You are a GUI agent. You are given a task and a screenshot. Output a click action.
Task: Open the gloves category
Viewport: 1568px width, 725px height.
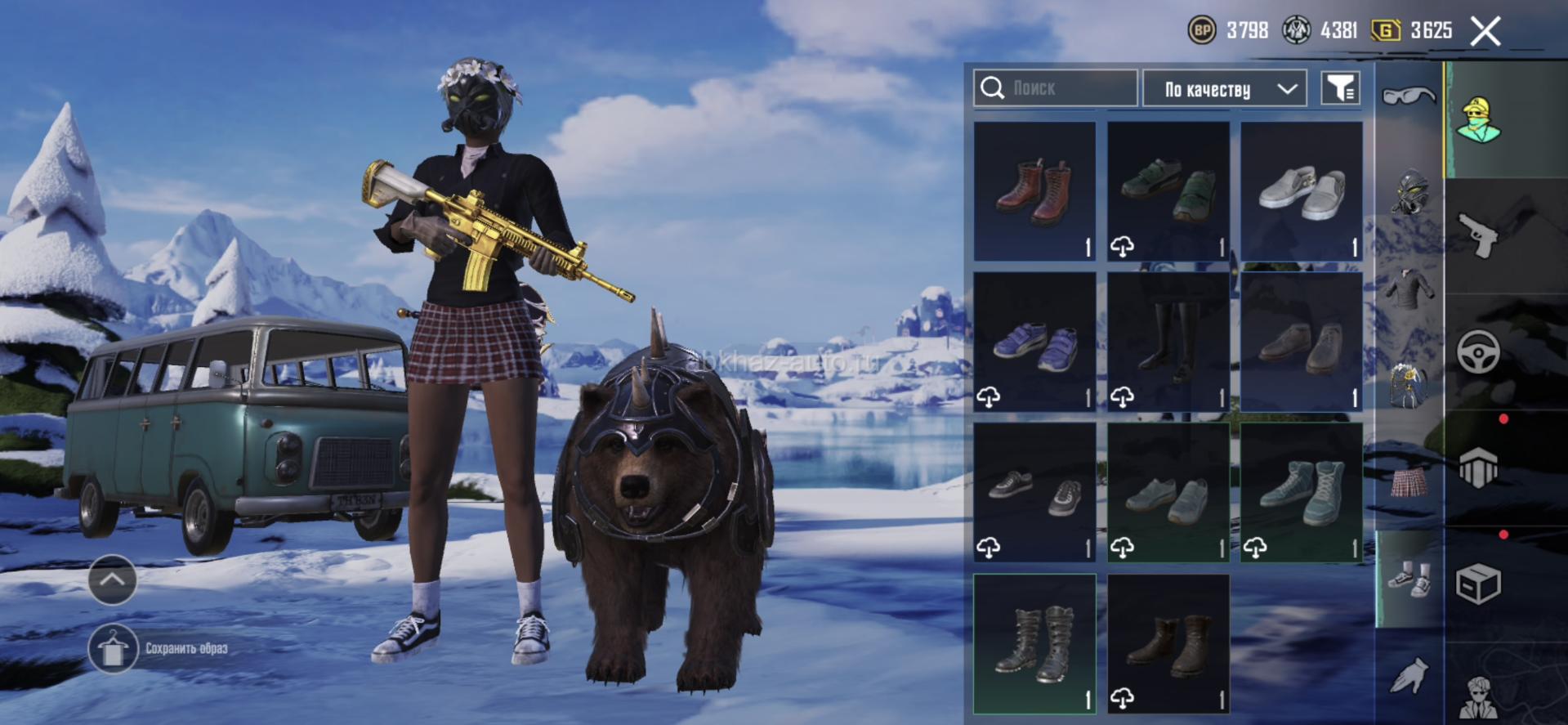(x=1409, y=676)
